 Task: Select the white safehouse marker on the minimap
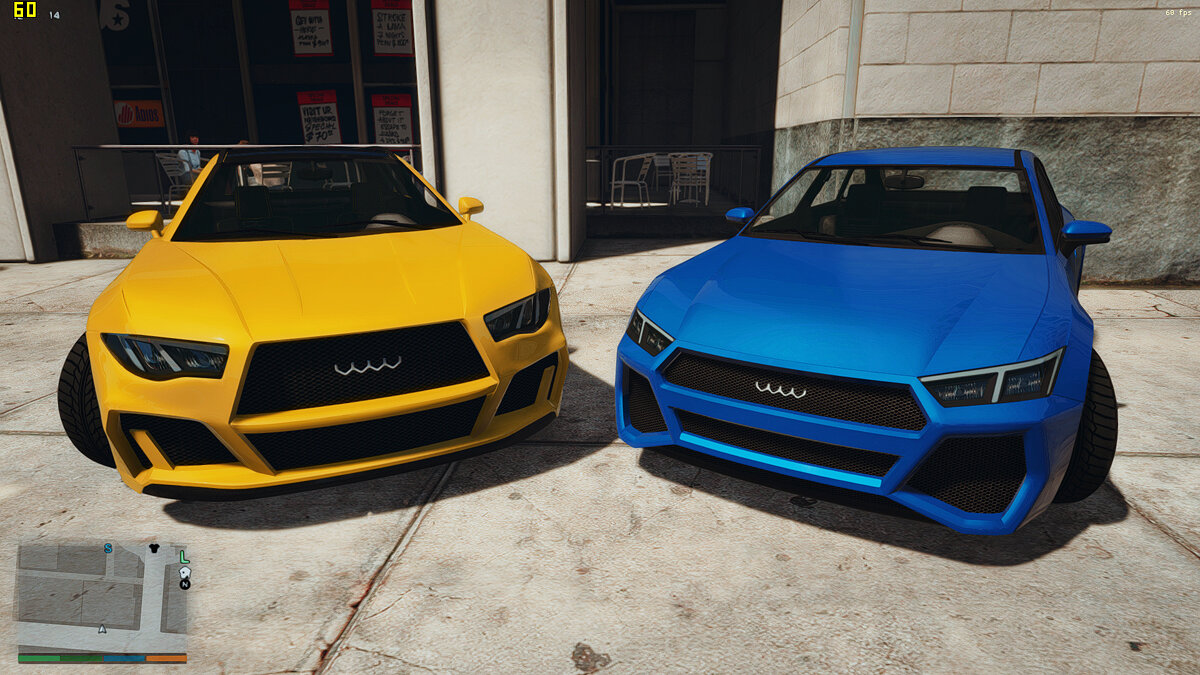(185, 572)
